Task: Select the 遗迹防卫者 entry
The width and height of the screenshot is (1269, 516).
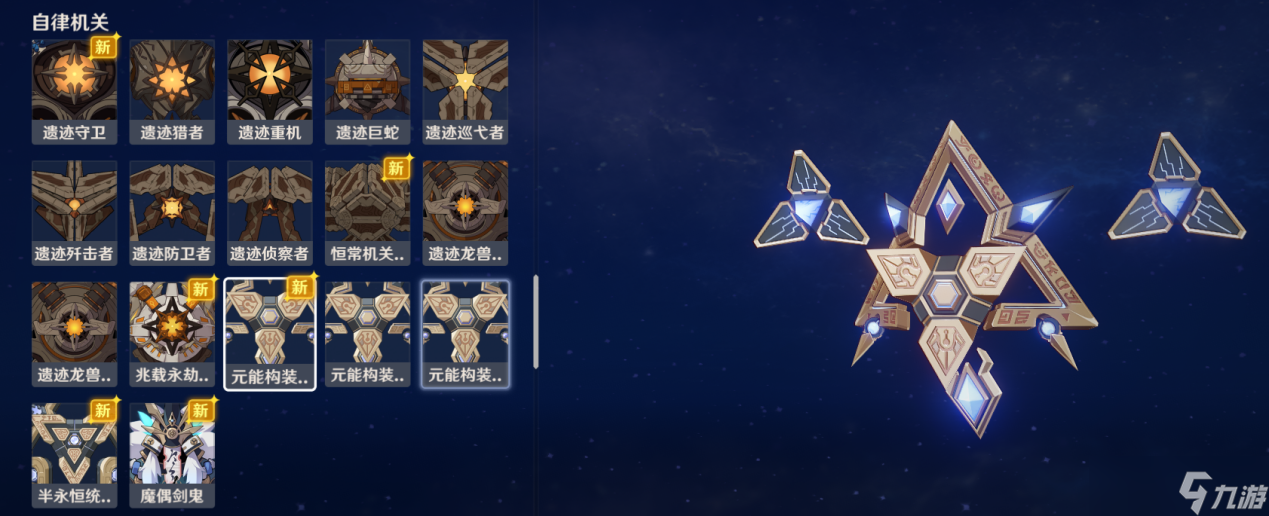Action: (x=172, y=212)
